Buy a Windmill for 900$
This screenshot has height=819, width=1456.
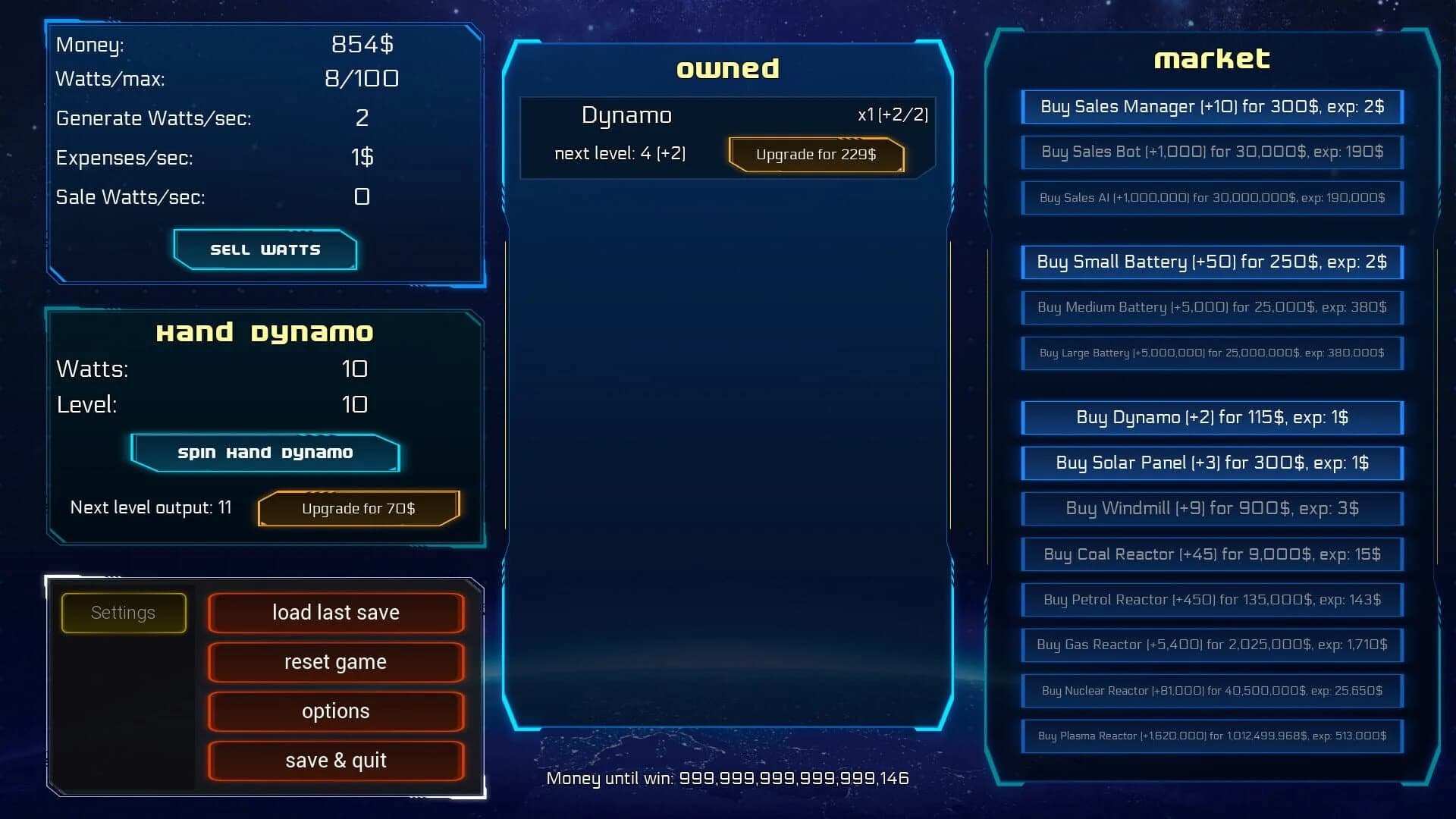(x=1211, y=508)
